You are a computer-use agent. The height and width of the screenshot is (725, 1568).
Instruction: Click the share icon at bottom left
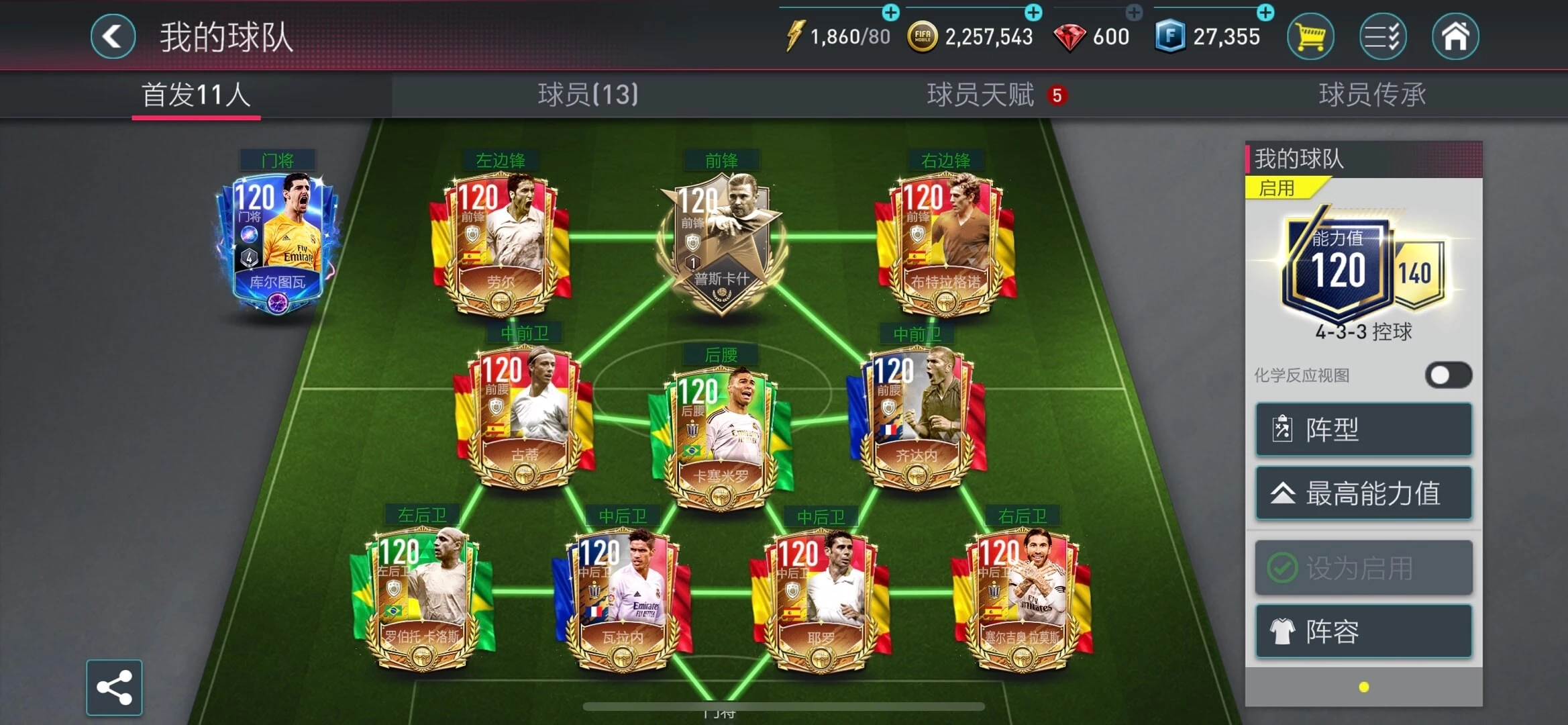pos(115,687)
